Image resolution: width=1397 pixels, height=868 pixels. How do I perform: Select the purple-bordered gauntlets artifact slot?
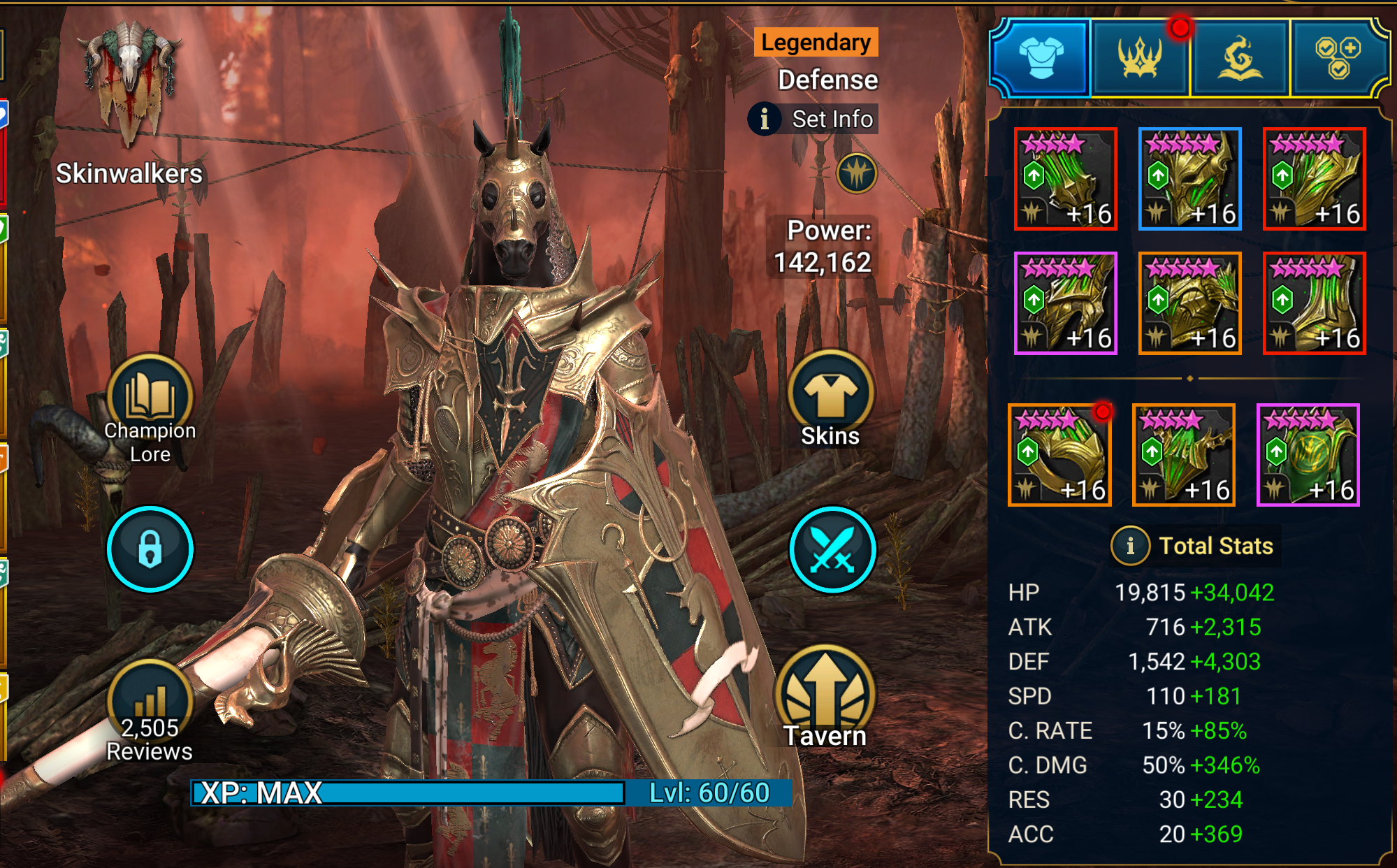click(1066, 303)
